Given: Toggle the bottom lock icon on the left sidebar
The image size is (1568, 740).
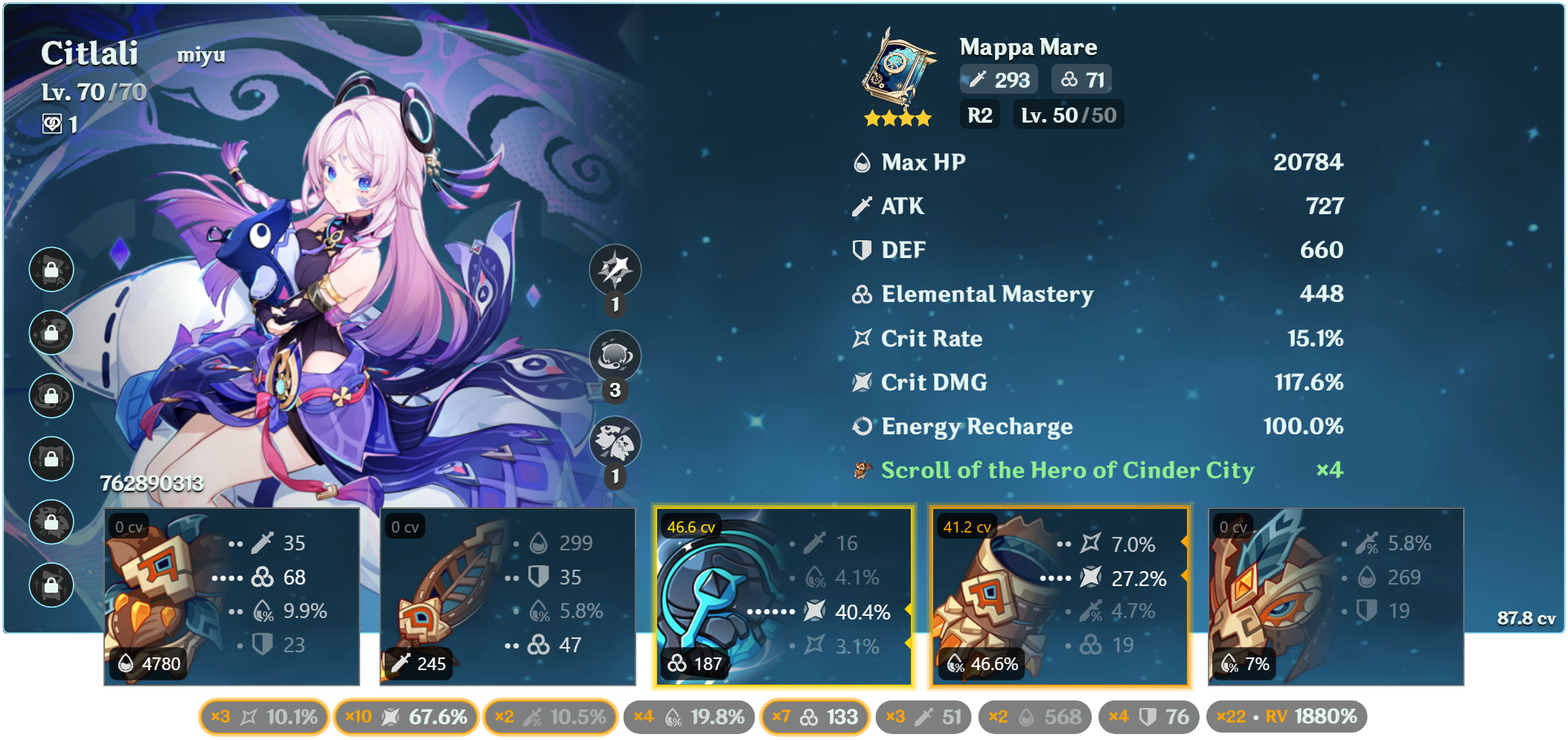Looking at the screenshot, I should pyautogui.click(x=51, y=585).
